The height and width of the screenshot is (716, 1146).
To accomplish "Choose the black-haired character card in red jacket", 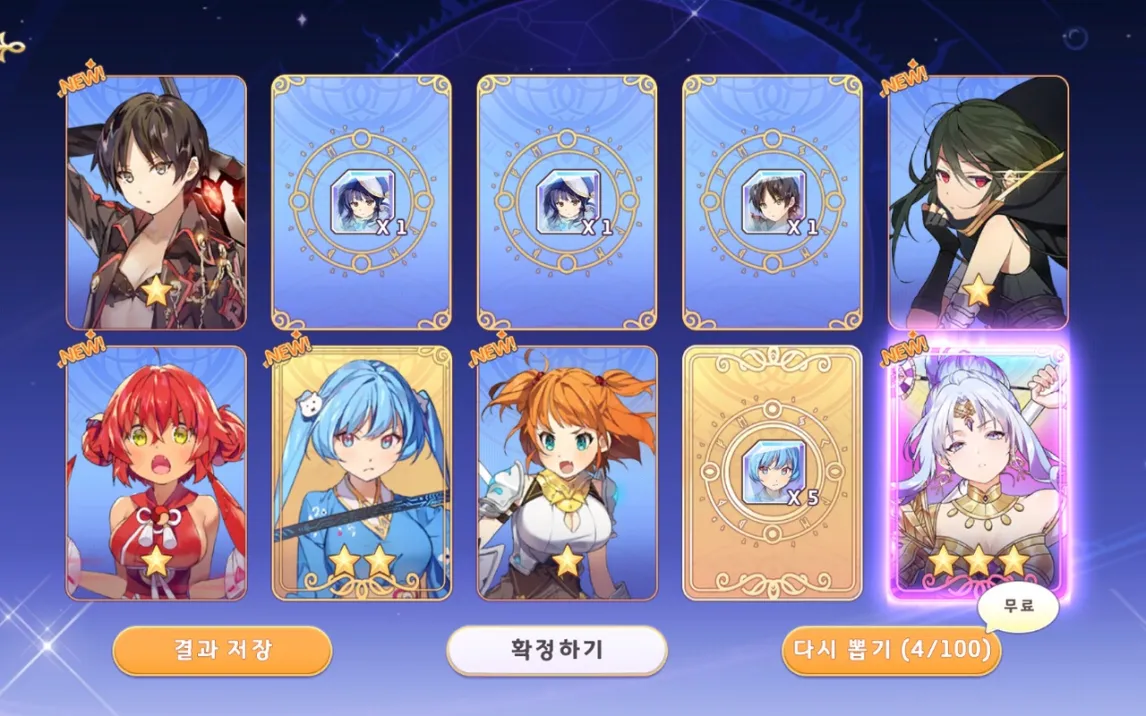I will coord(156,203).
